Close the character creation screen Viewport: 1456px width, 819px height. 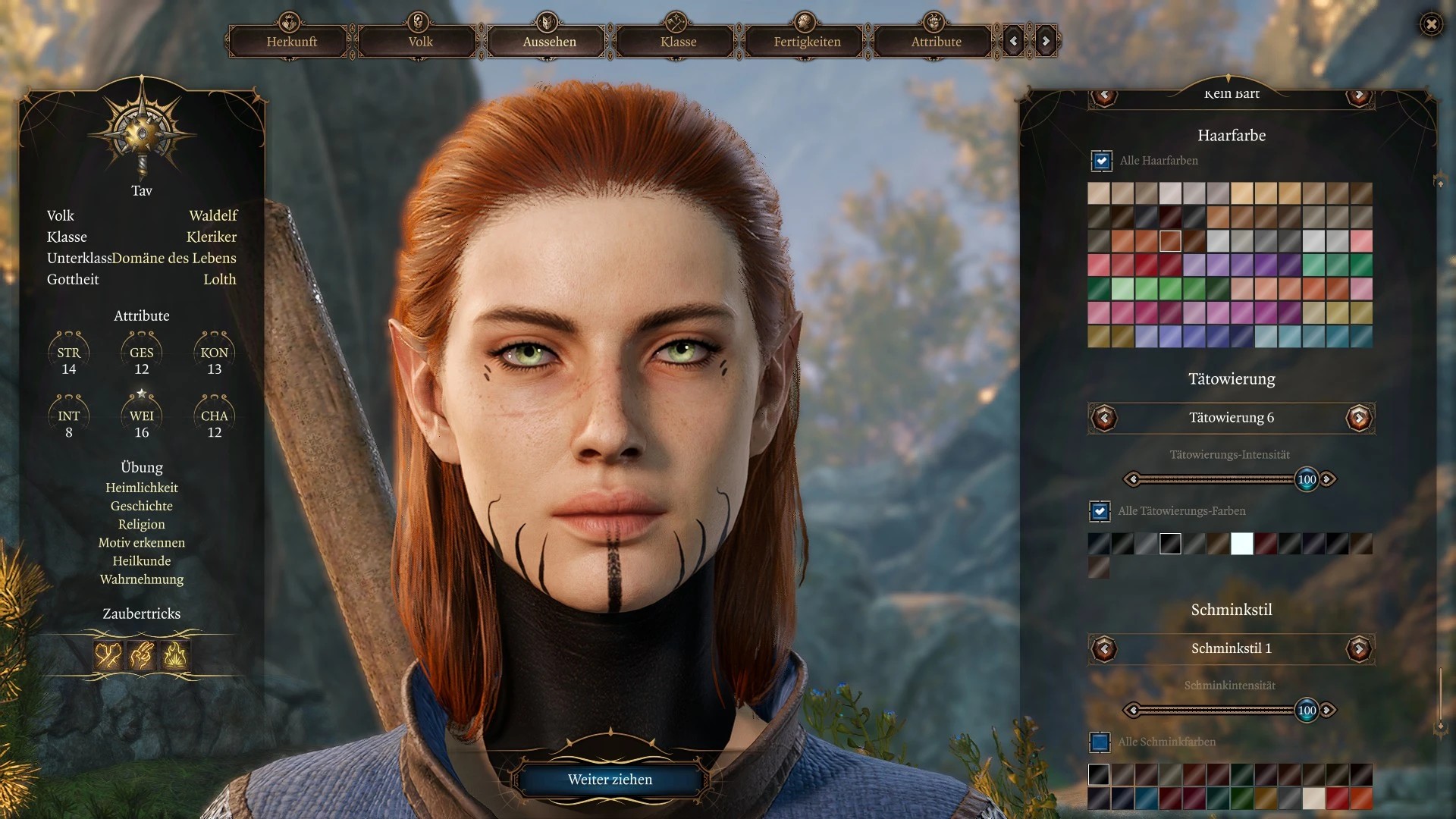(x=1431, y=24)
